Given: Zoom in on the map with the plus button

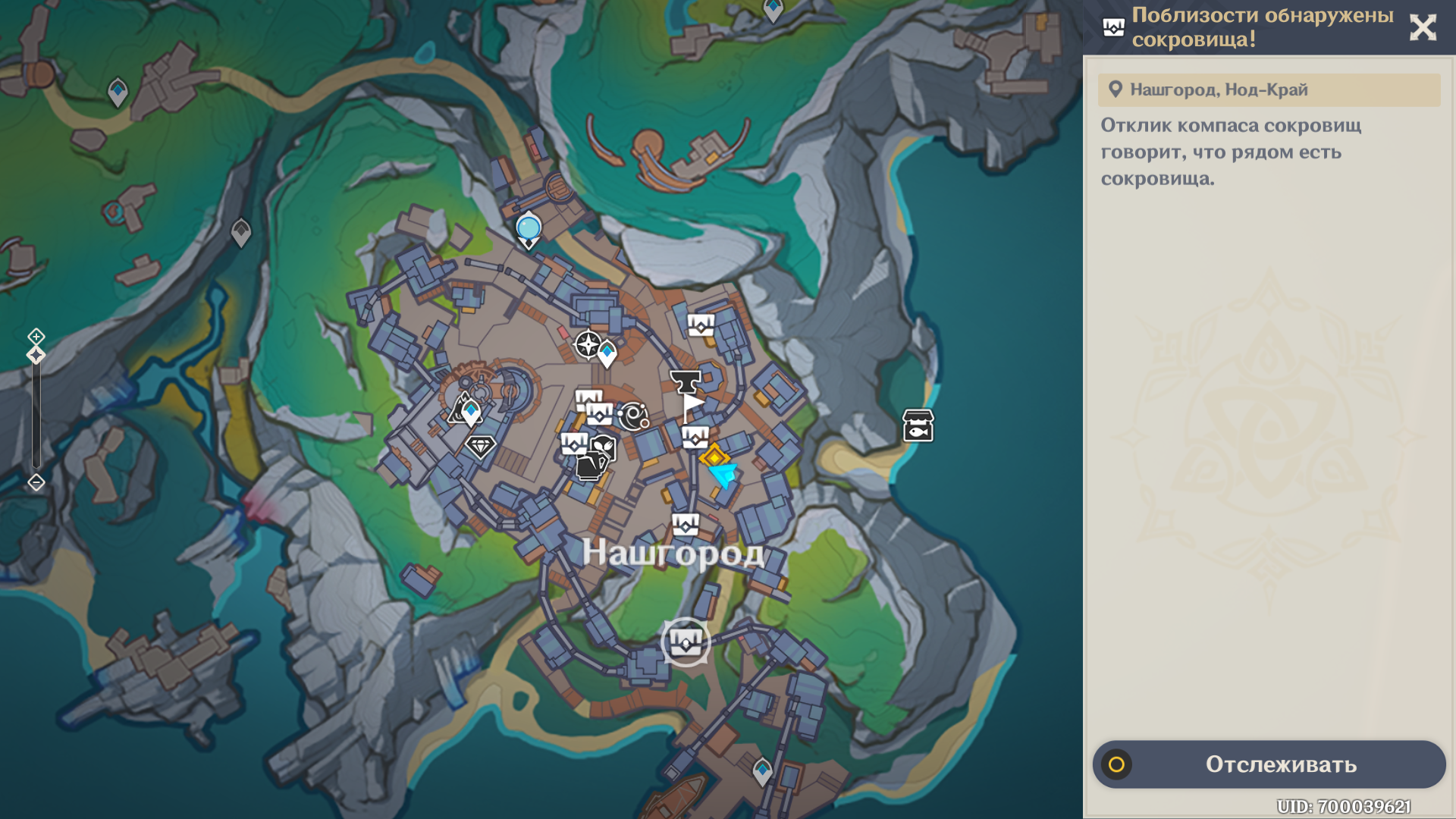Looking at the screenshot, I should click(36, 336).
